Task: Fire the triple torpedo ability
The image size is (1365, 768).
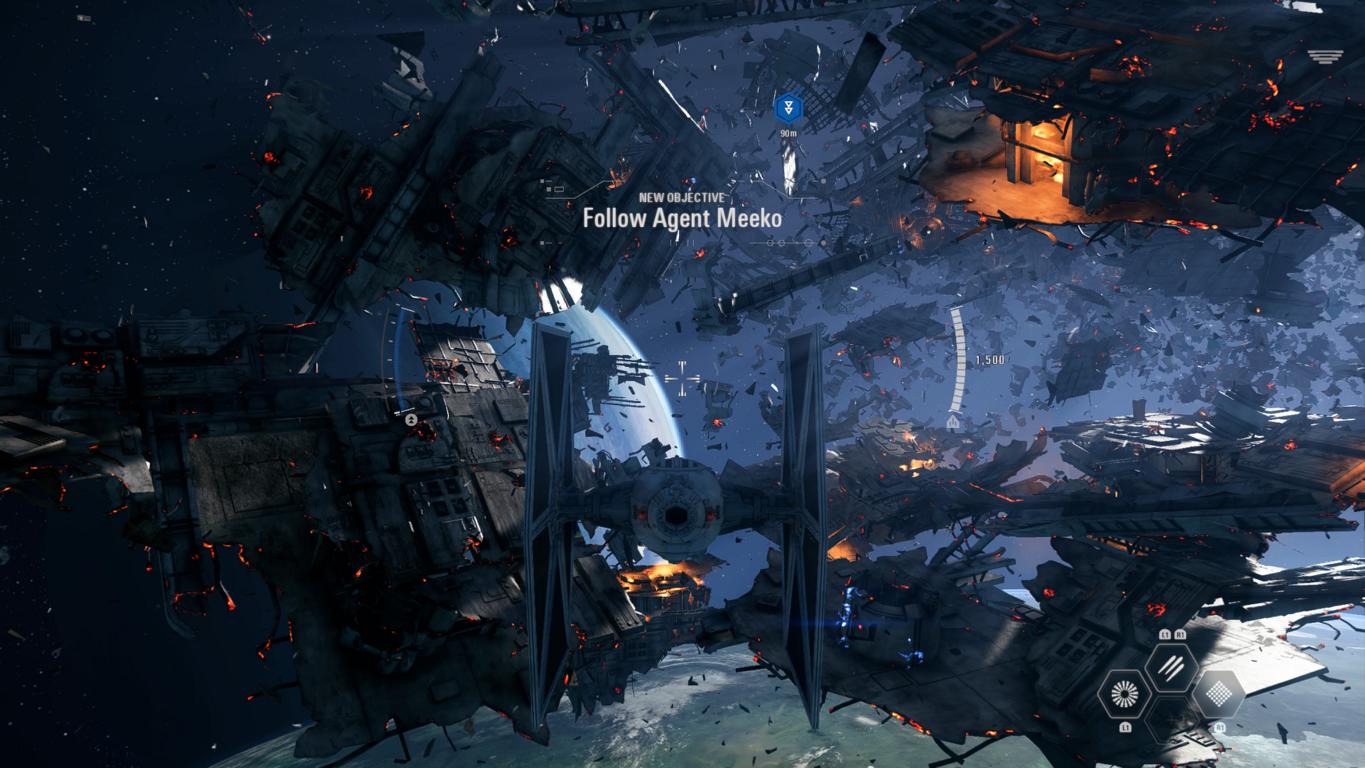Action: coord(1171,666)
